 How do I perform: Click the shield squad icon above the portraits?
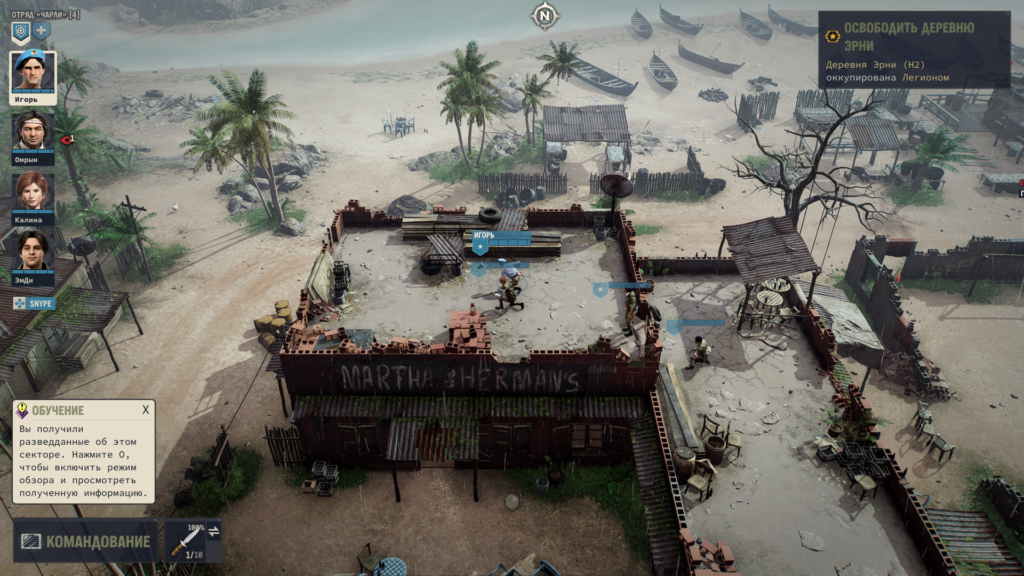coord(20,32)
